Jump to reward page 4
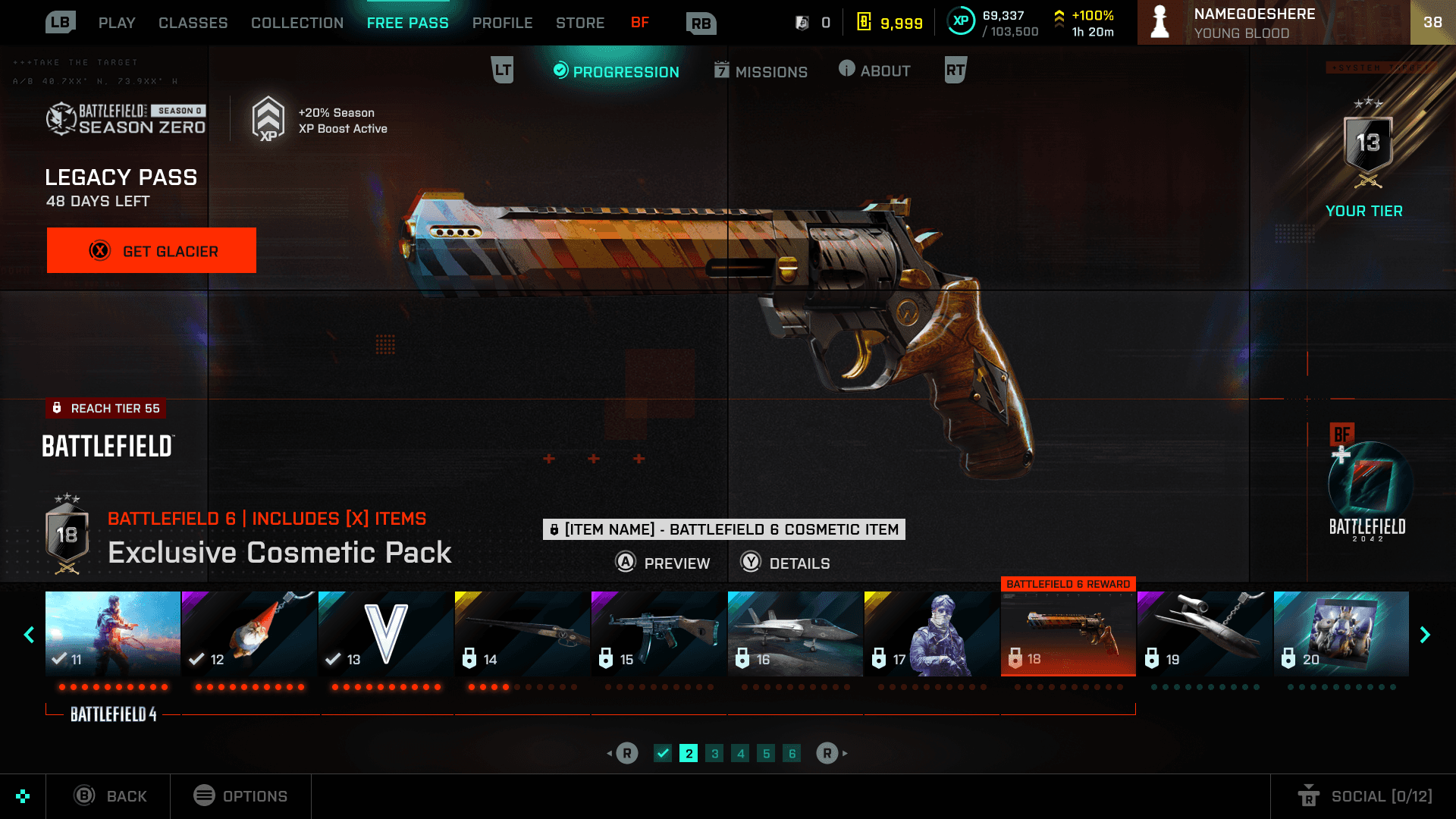Viewport: 1456px width, 819px height. click(740, 753)
